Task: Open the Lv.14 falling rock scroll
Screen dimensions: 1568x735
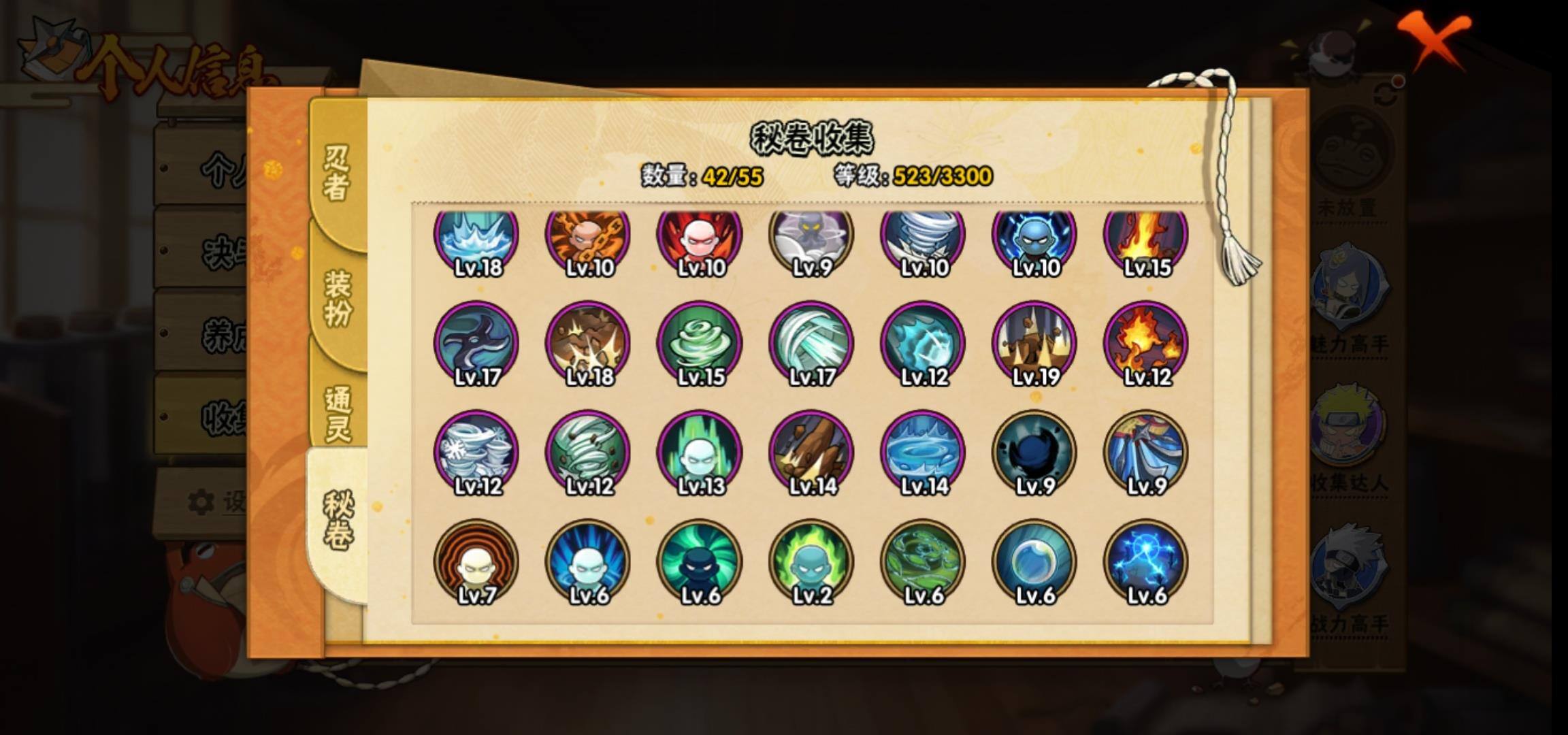Action: (811, 453)
